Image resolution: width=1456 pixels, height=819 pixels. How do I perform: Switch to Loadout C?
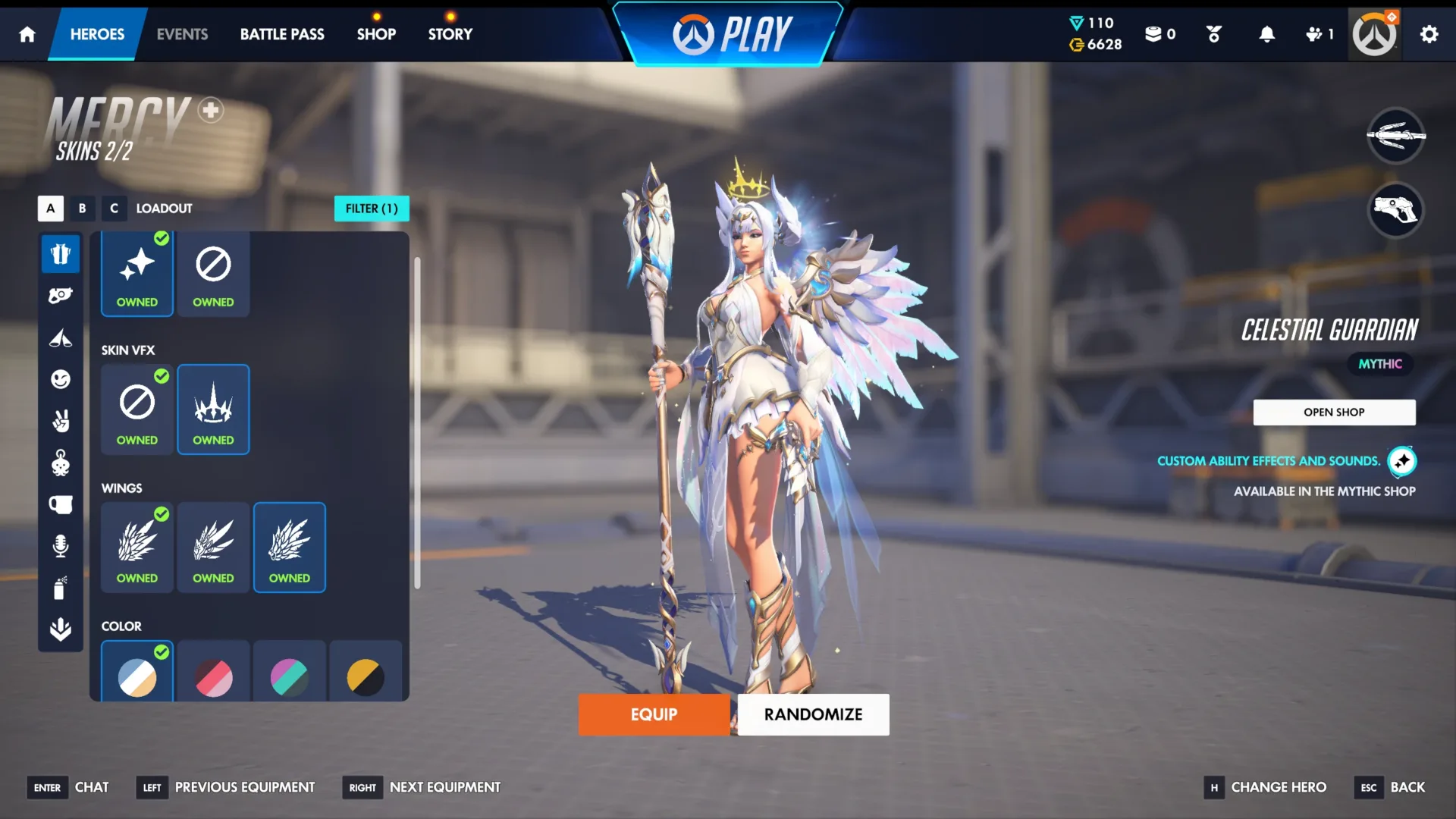click(x=114, y=209)
